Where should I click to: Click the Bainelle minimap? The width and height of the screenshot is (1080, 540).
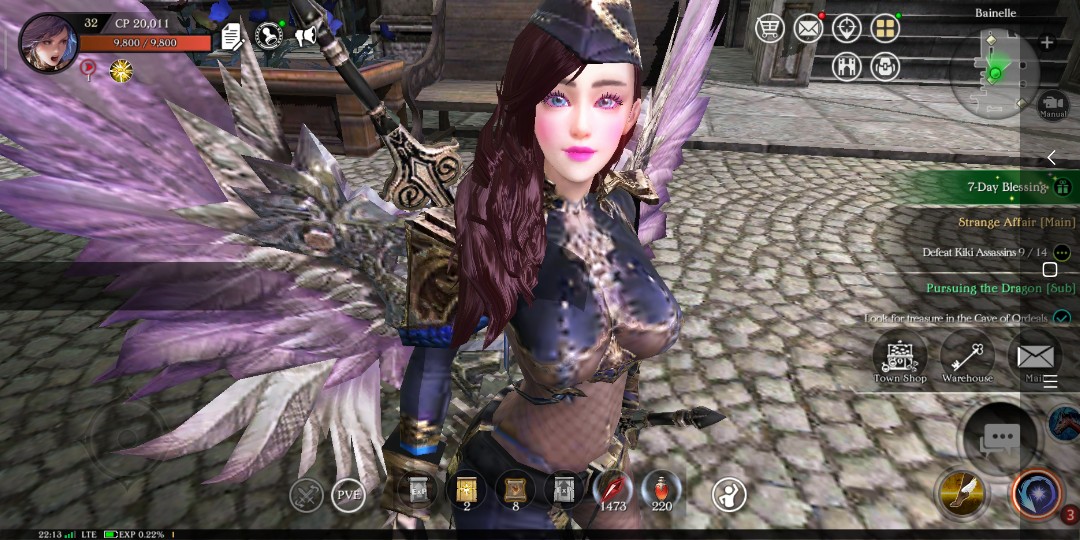coord(995,73)
